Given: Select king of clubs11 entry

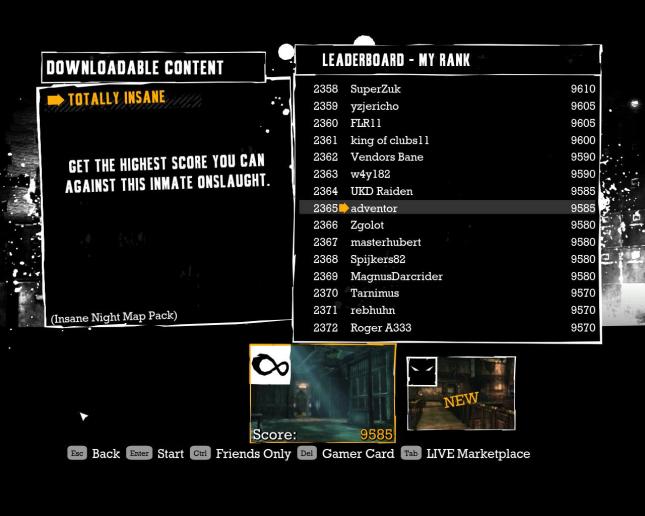Looking at the screenshot, I should (450, 140).
